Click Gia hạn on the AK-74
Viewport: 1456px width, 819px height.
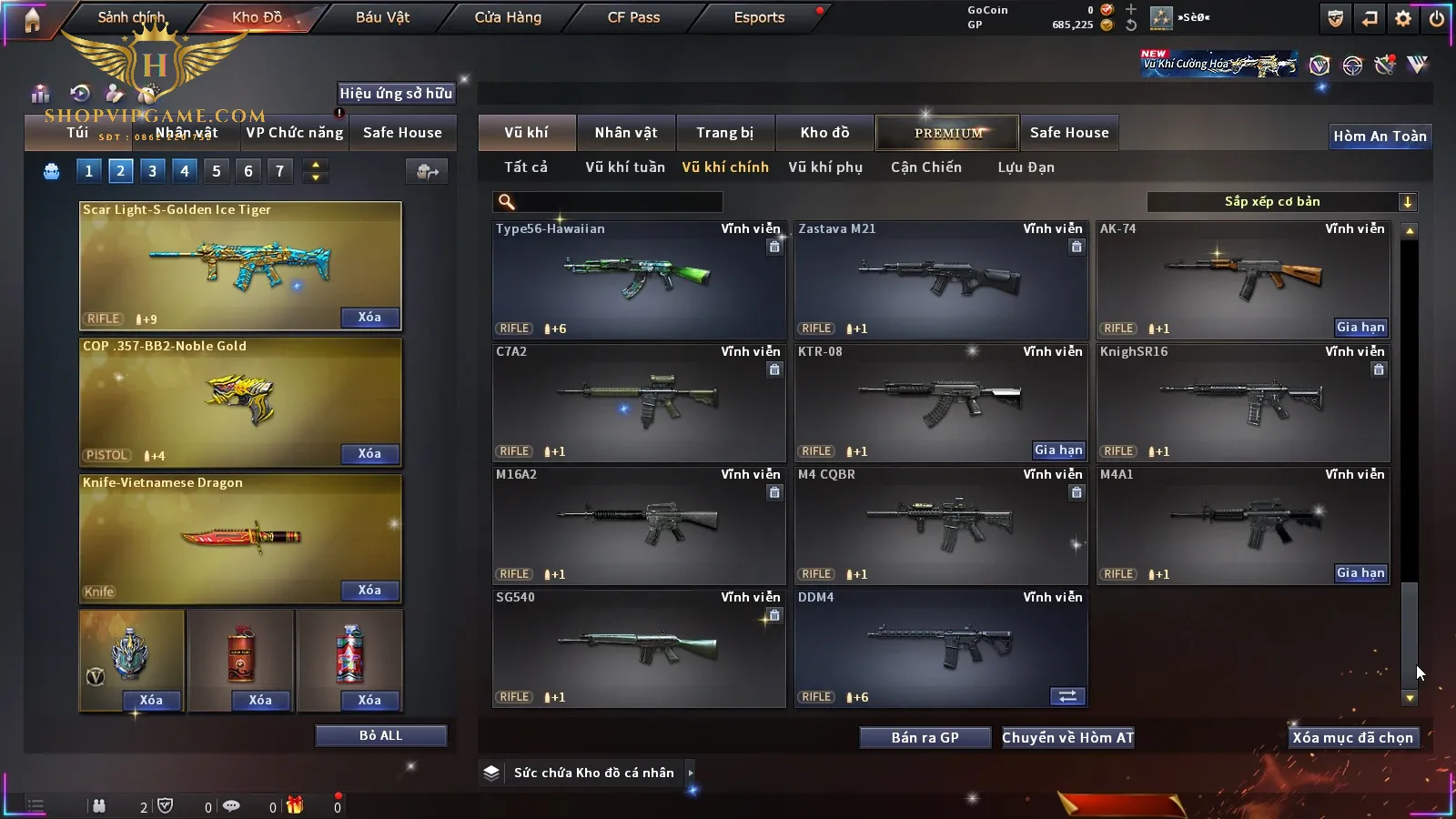1360,328
